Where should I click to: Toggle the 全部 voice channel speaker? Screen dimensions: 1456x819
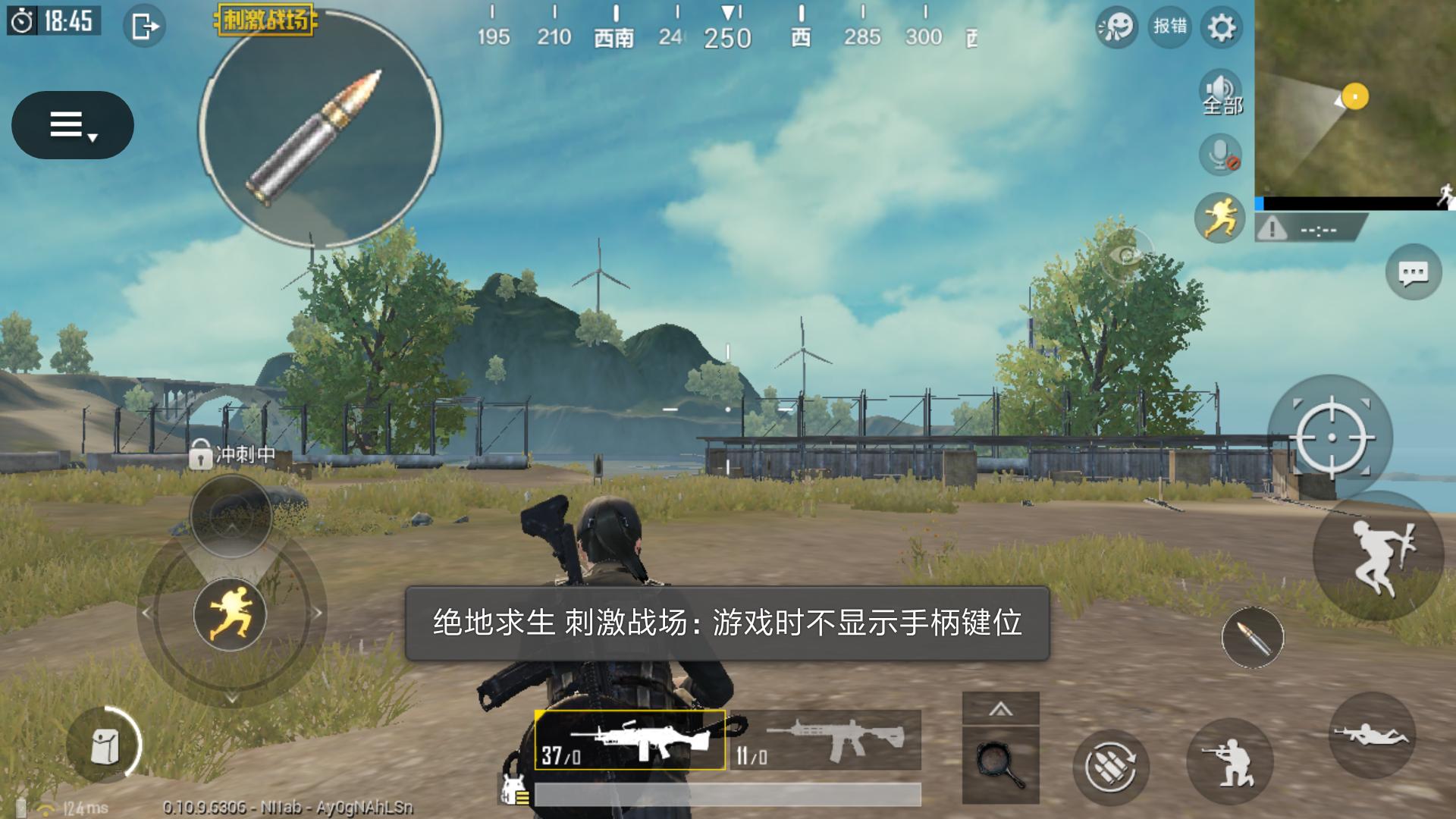(x=1221, y=91)
